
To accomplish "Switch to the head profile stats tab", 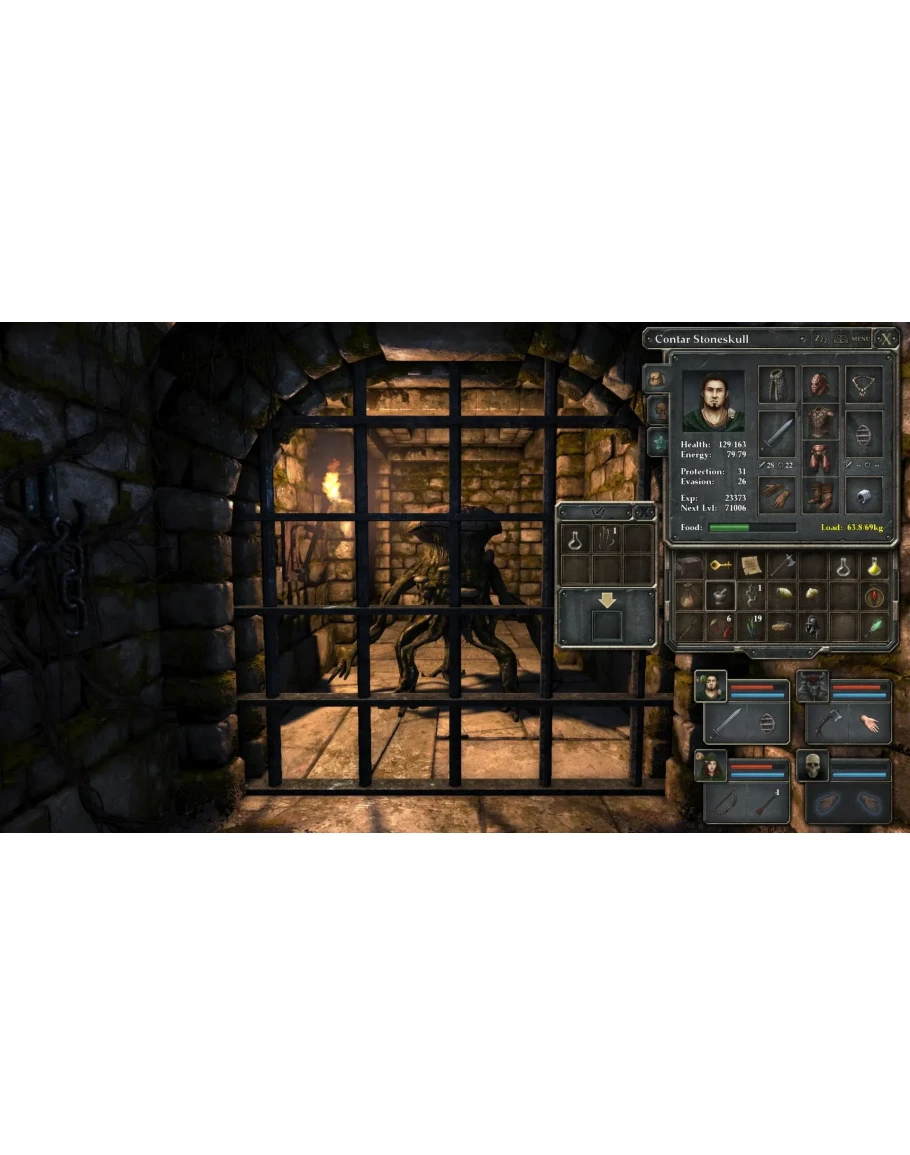I will [x=657, y=408].
